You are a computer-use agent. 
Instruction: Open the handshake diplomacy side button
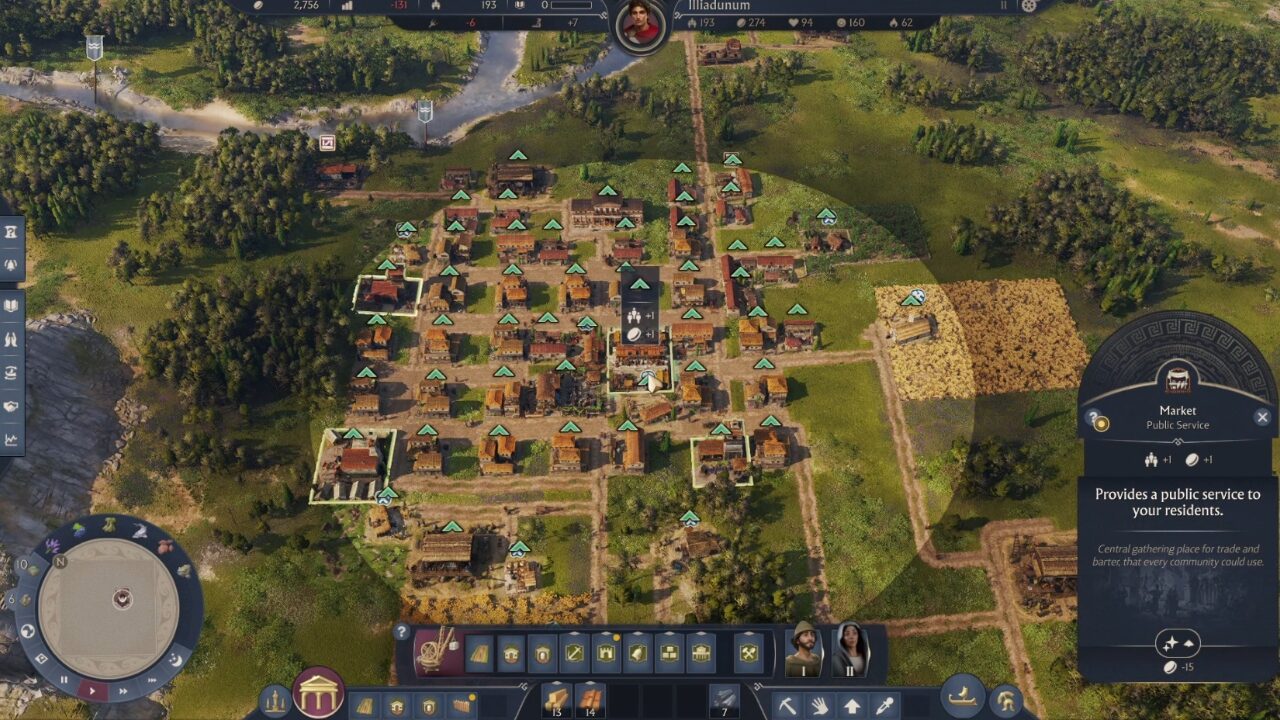tap(11, 406)
